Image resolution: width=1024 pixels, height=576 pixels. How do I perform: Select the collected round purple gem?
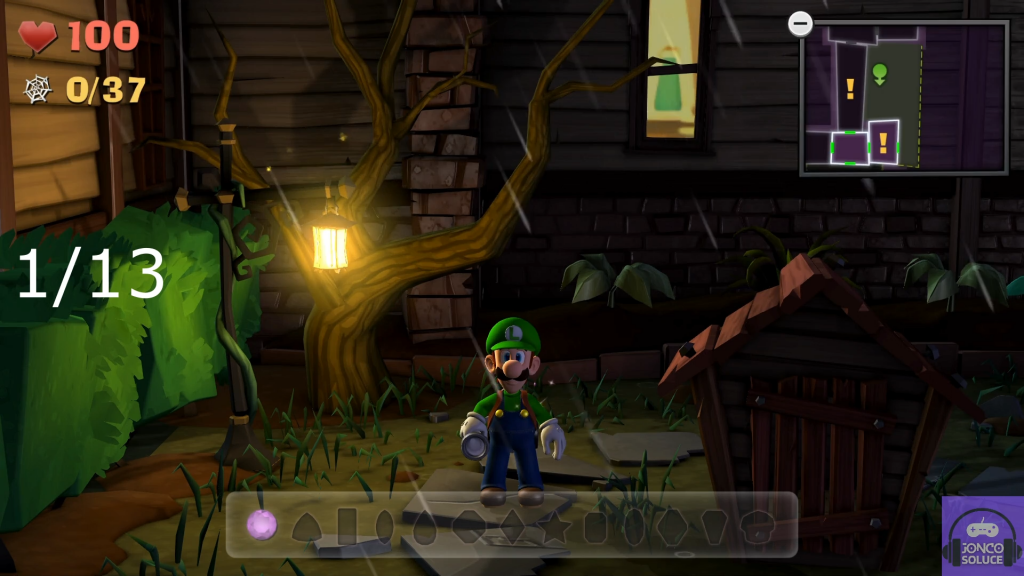pyautogui.click(x=261, y=524)
